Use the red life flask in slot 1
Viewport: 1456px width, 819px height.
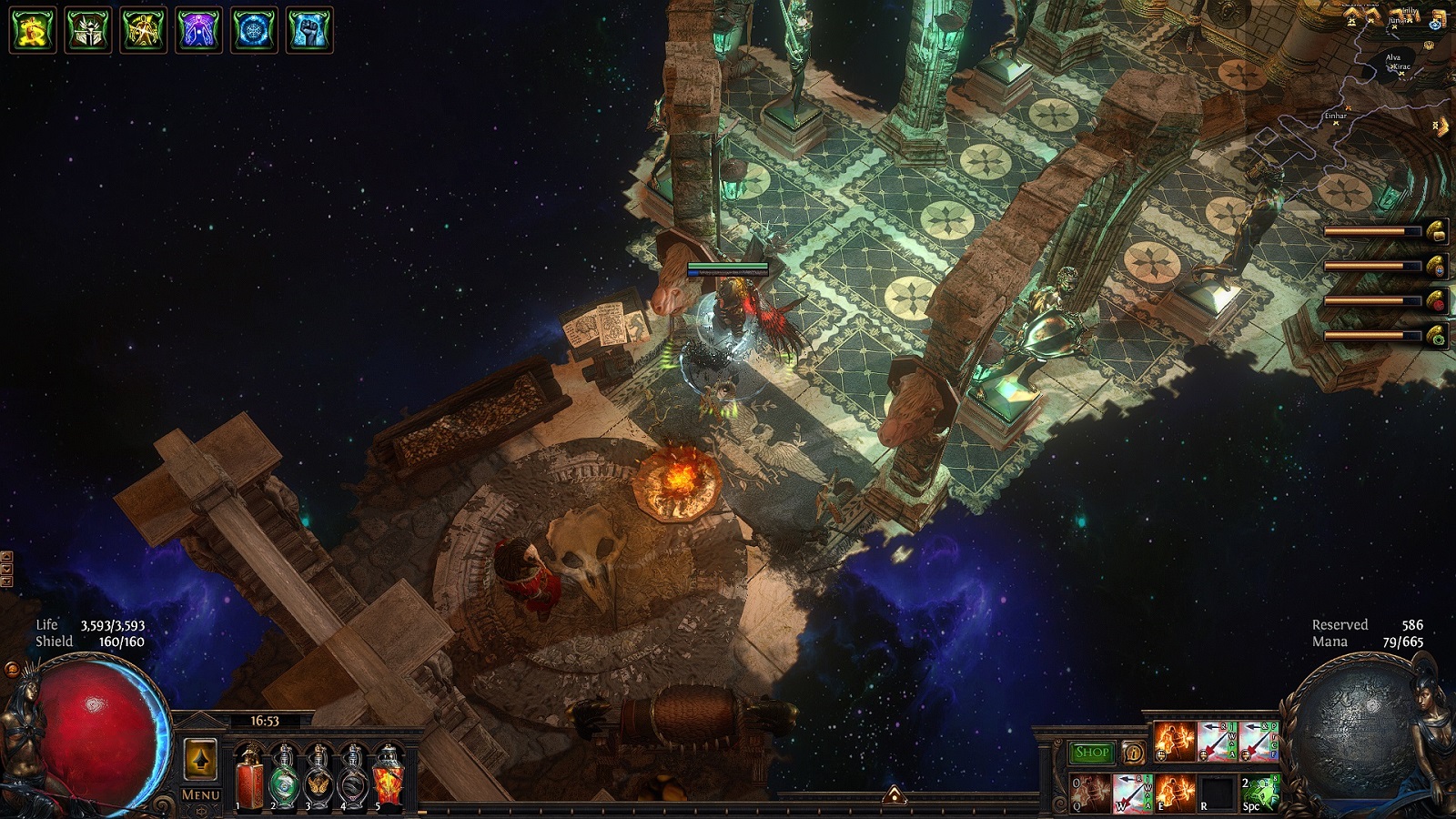pyautogui.click(x=249, y=776)
